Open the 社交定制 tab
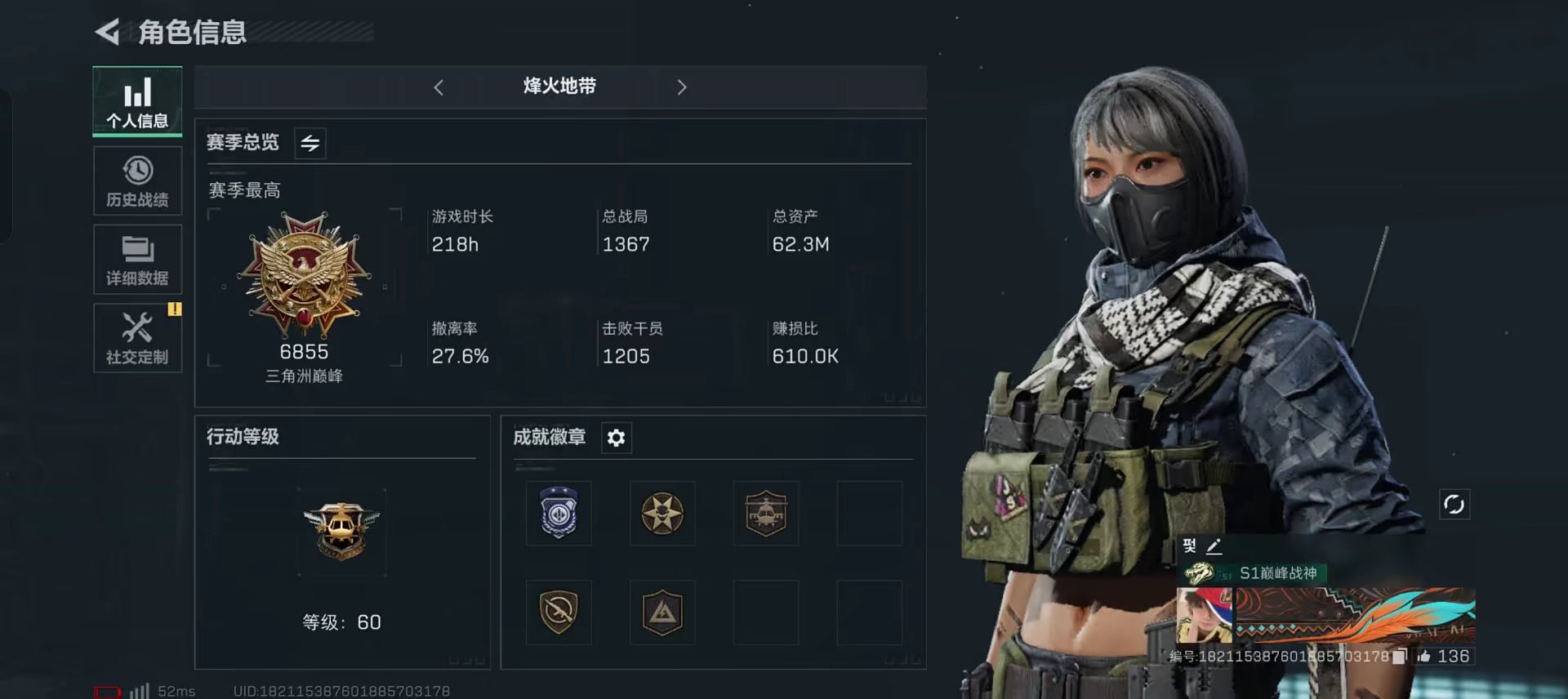Screen dimensions: 1568x699 [x=137, y=338]
